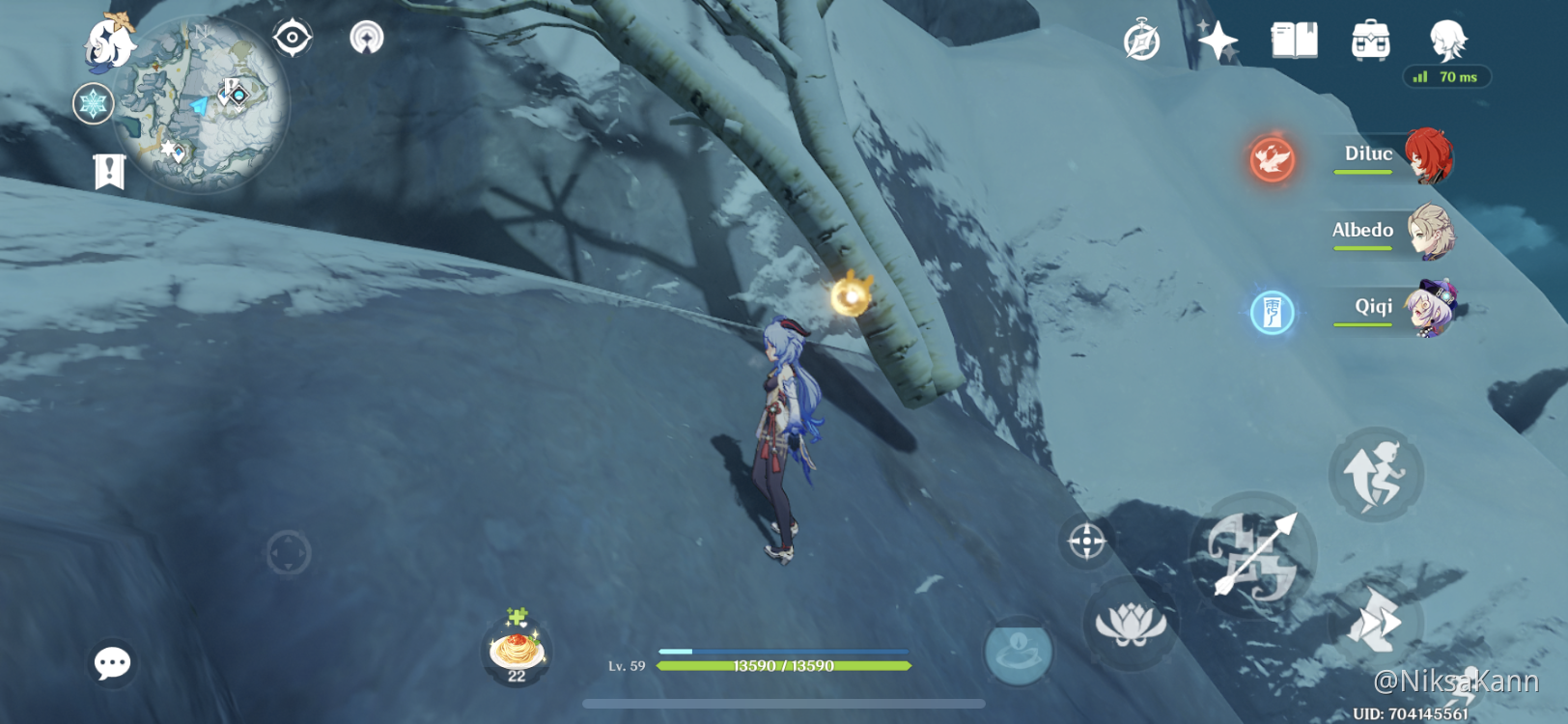Fire the bow attack button
Viewport: 1568px width, 724px height.
(1253, 555)
